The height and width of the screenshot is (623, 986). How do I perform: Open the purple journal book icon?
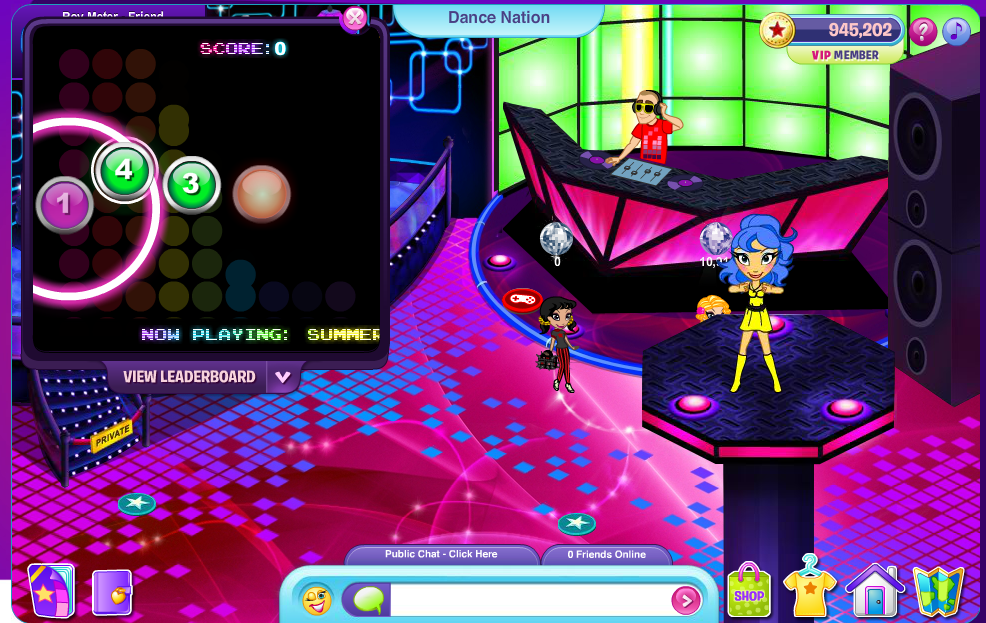[111, 591]
